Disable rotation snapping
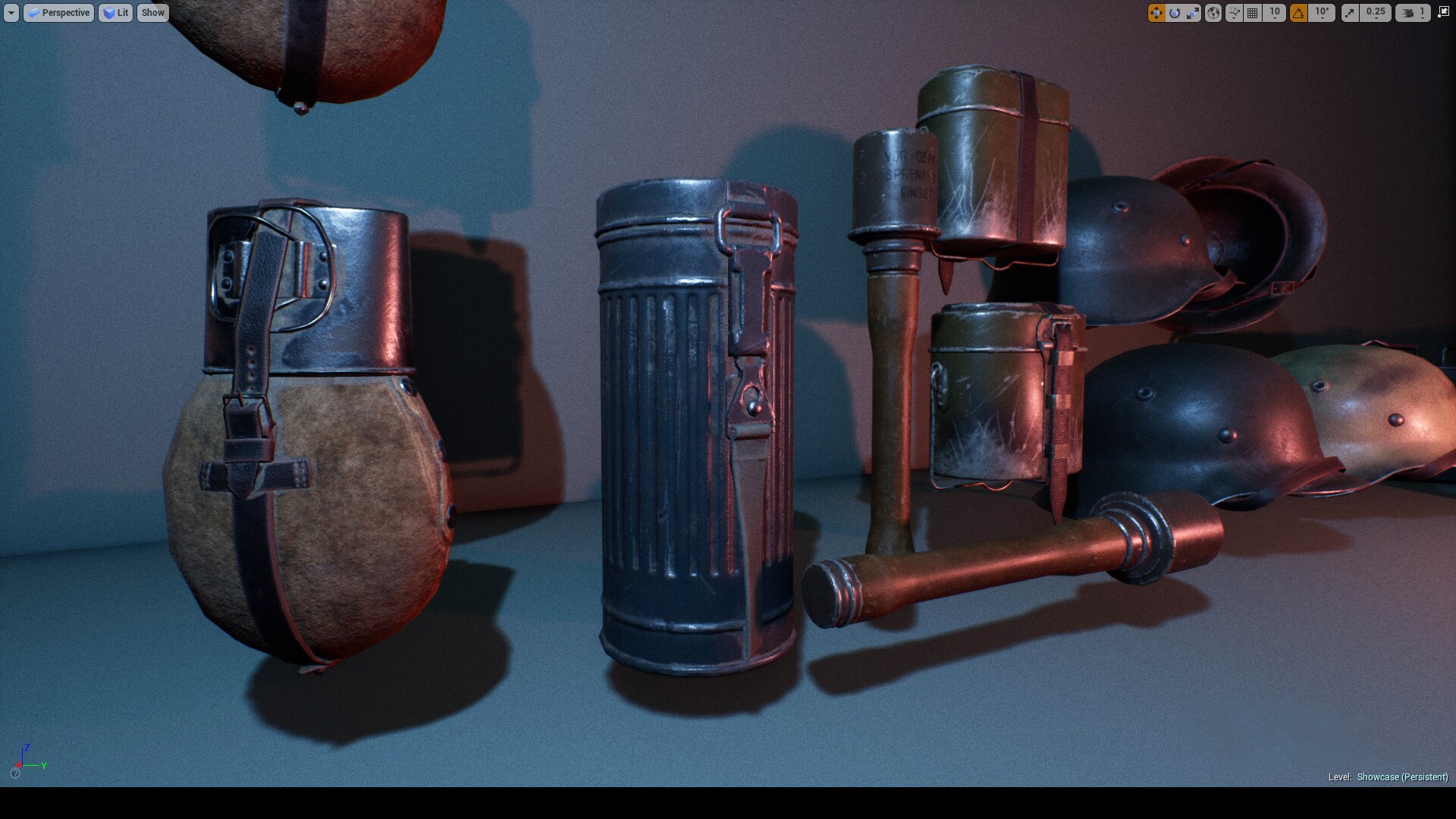 click(x=1298, y=13)
